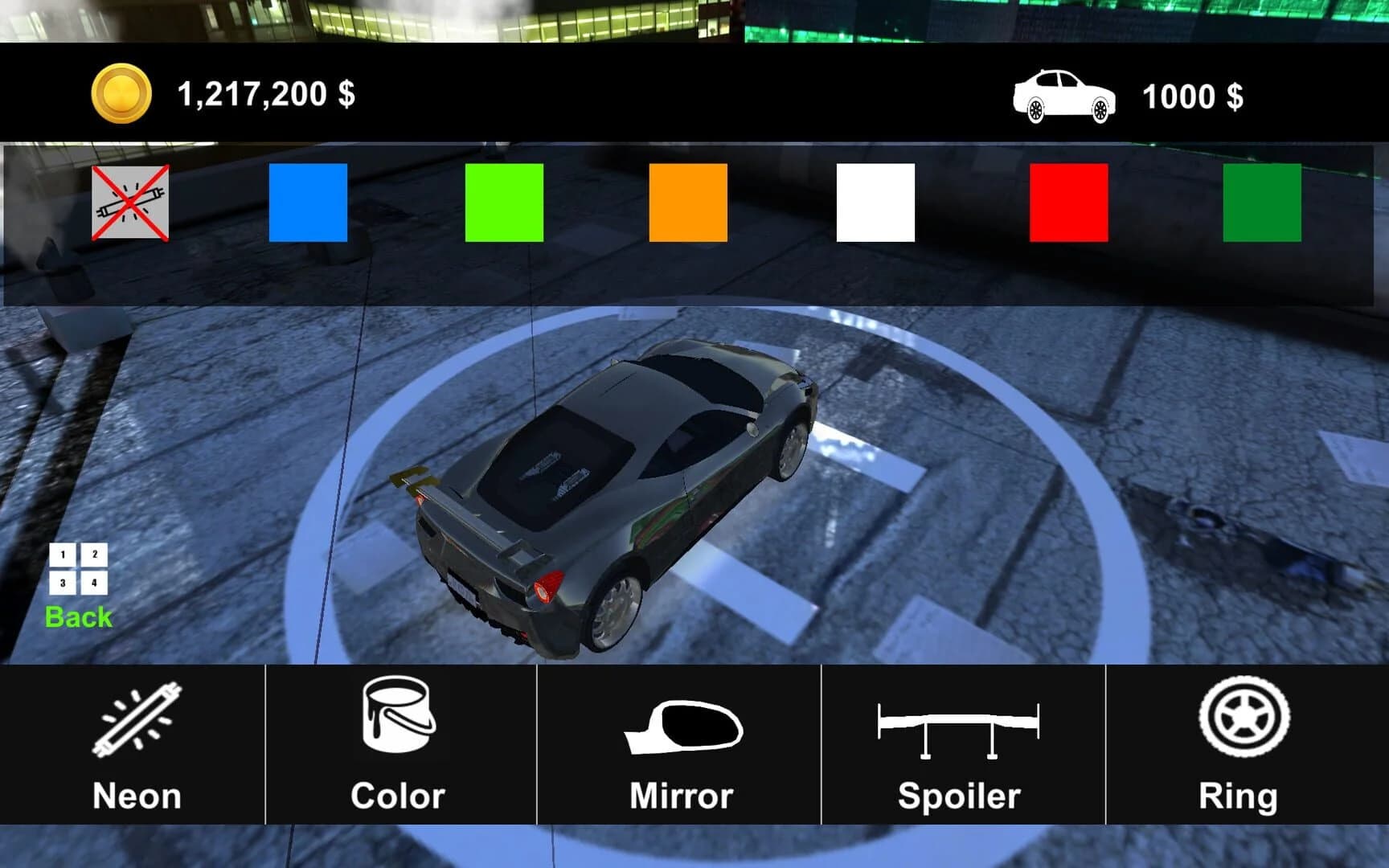The height and width of the screenshot is (868, 1389).
Task: Click the 1000 $ price label
Action: (1193, 96)
